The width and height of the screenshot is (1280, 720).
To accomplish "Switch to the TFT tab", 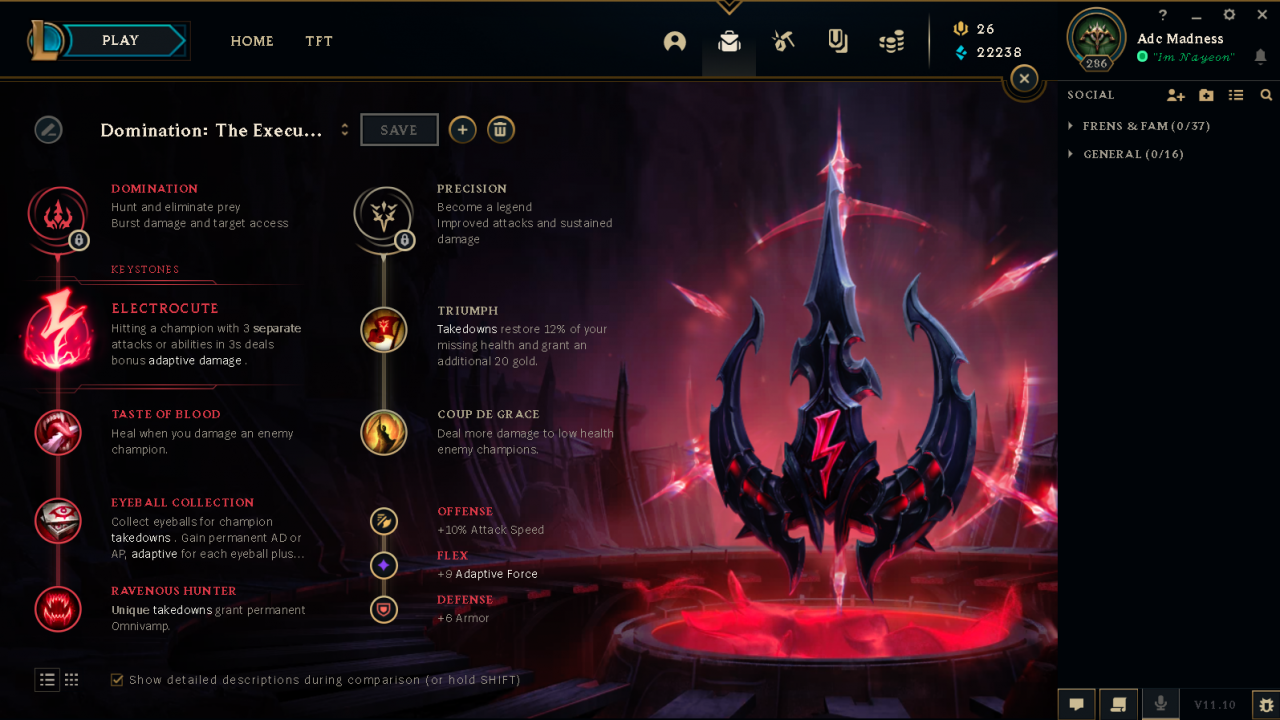I will 319,41.
